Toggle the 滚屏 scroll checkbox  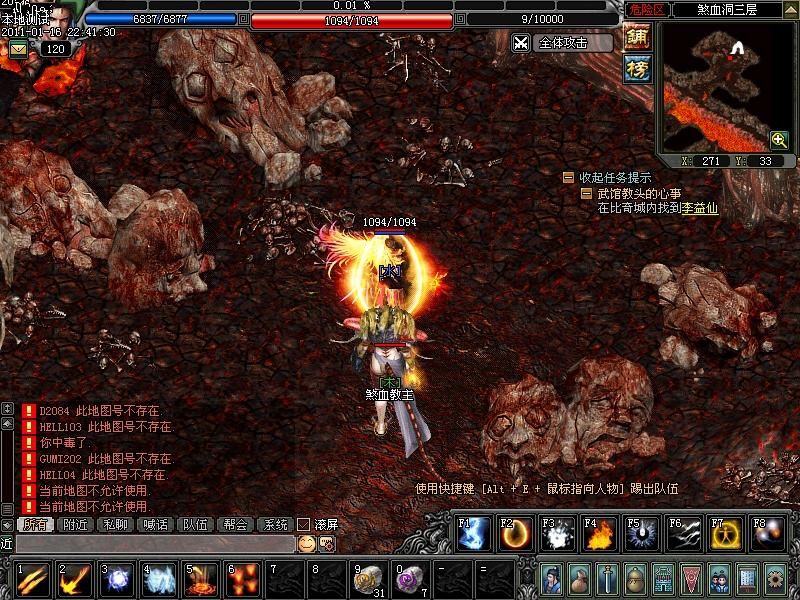pos(304,524)
